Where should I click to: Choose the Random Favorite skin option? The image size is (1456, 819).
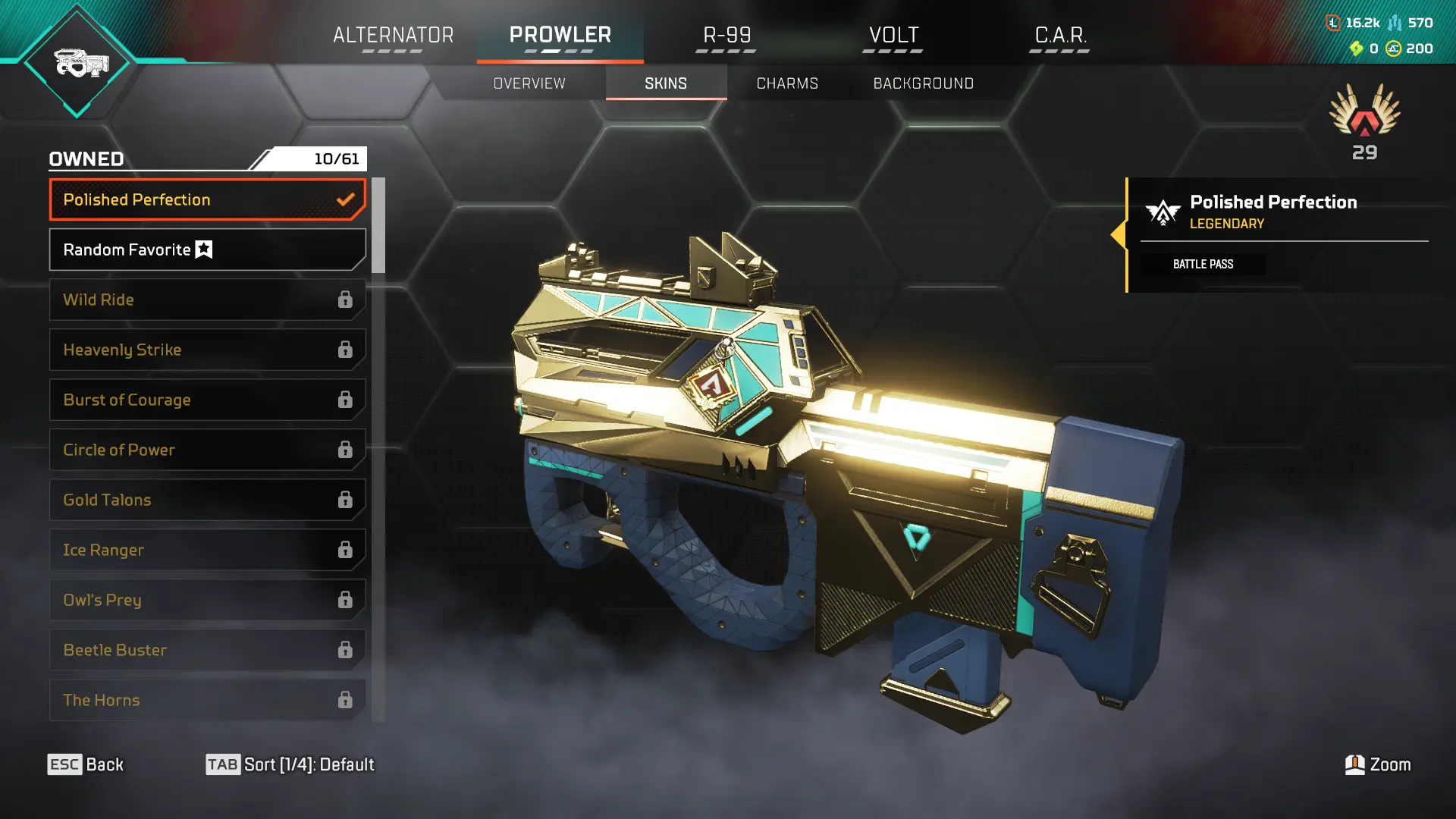click(x=207, y=249)
